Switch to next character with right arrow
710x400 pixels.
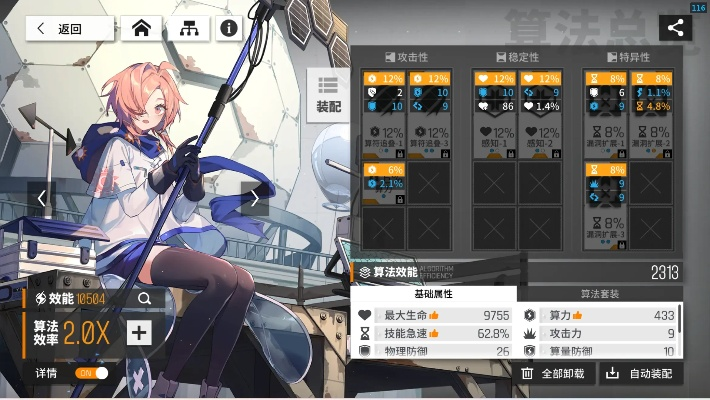click(254, 198)
